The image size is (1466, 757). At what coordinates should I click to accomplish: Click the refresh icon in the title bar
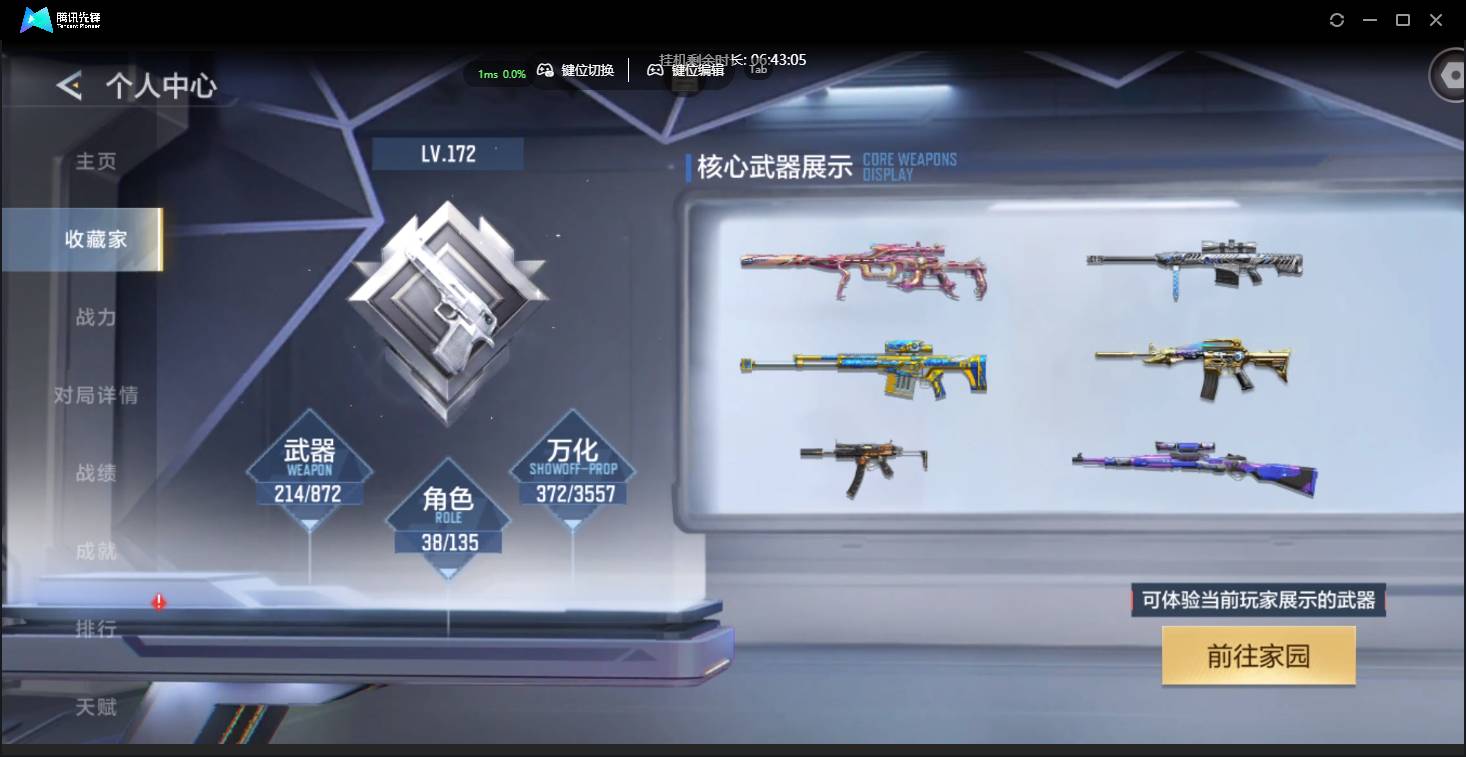[1336, 19]
